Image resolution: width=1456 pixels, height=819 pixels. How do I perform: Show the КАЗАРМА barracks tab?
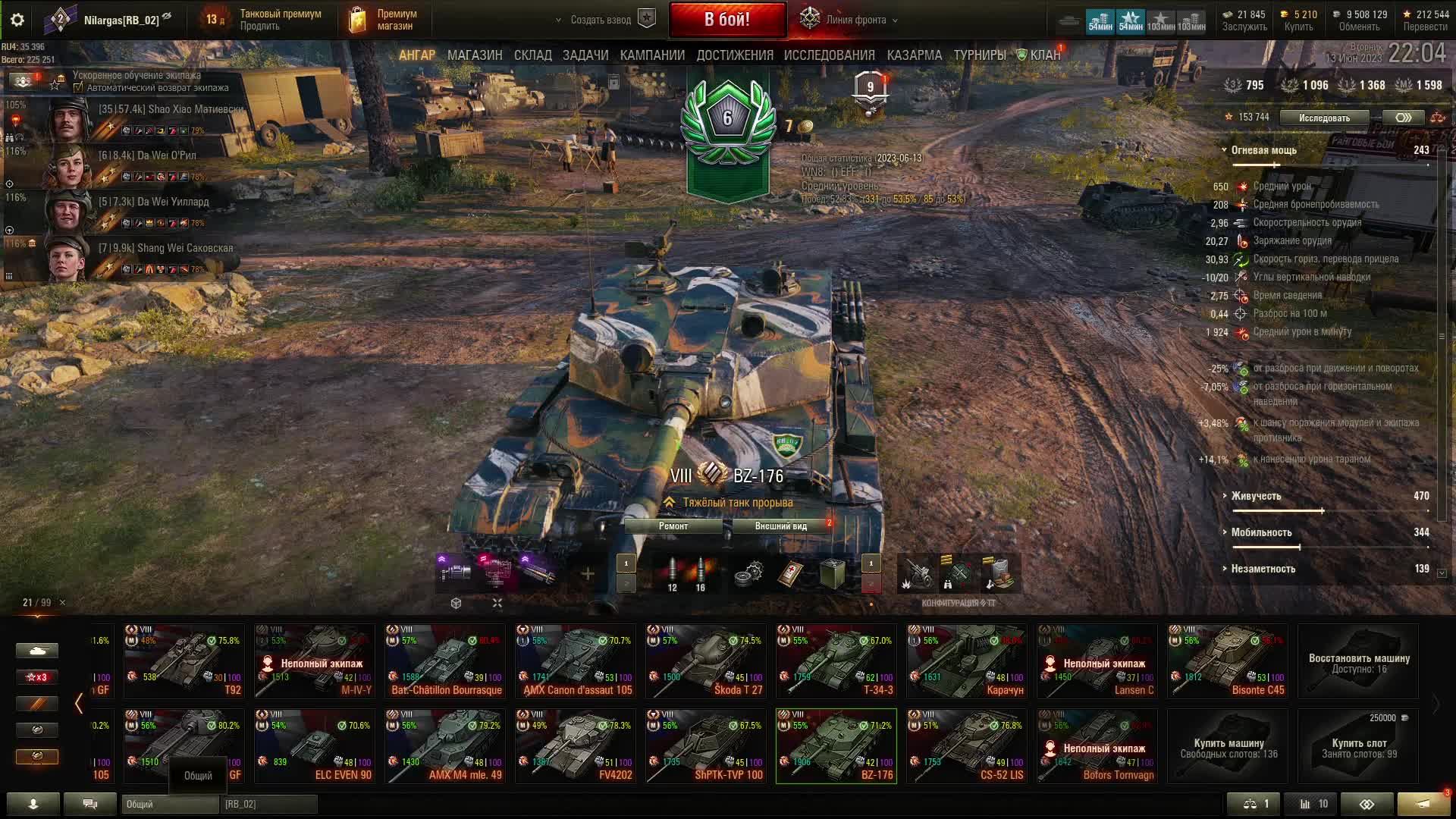click(914, 55)
